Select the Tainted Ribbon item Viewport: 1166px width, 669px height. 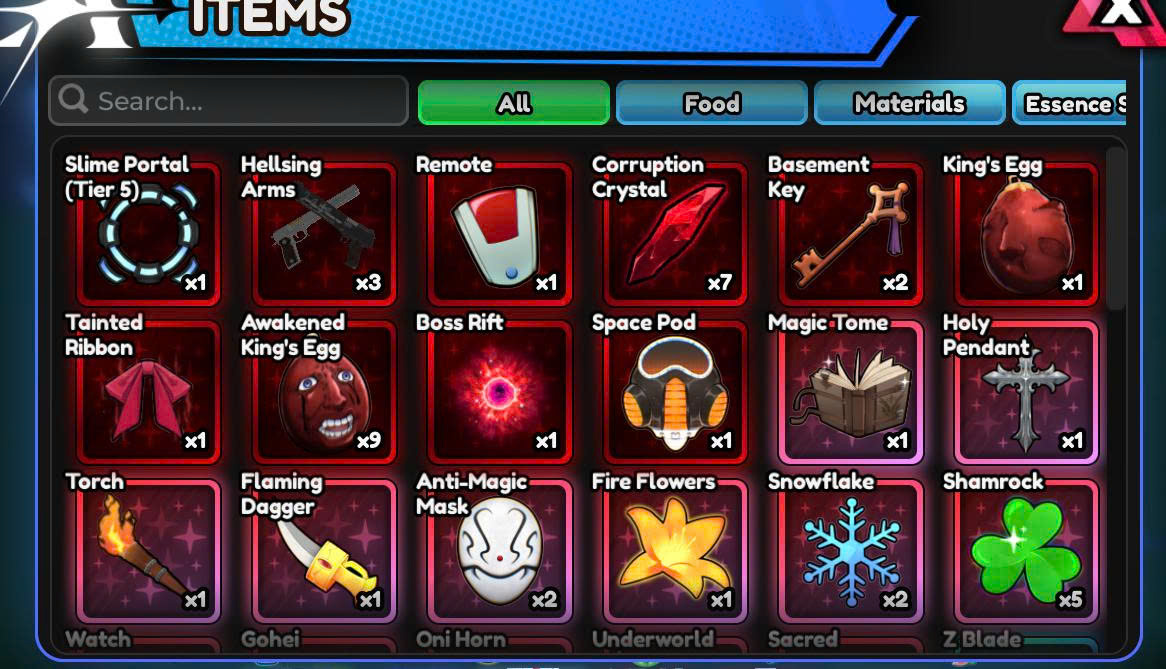[x=147, y=392]
